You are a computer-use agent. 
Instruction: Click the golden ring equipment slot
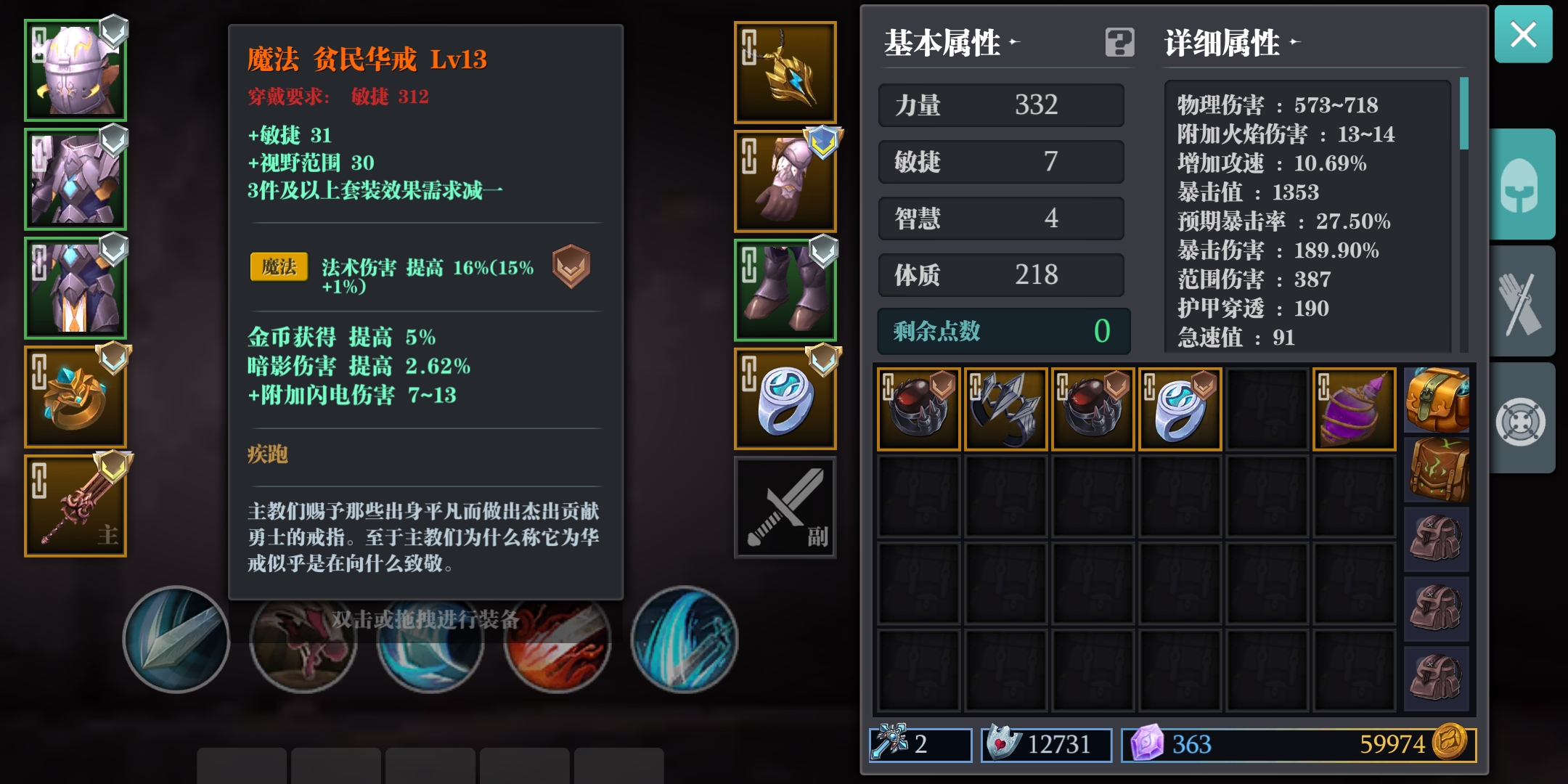pyautogui.click(x=75, y=396)
